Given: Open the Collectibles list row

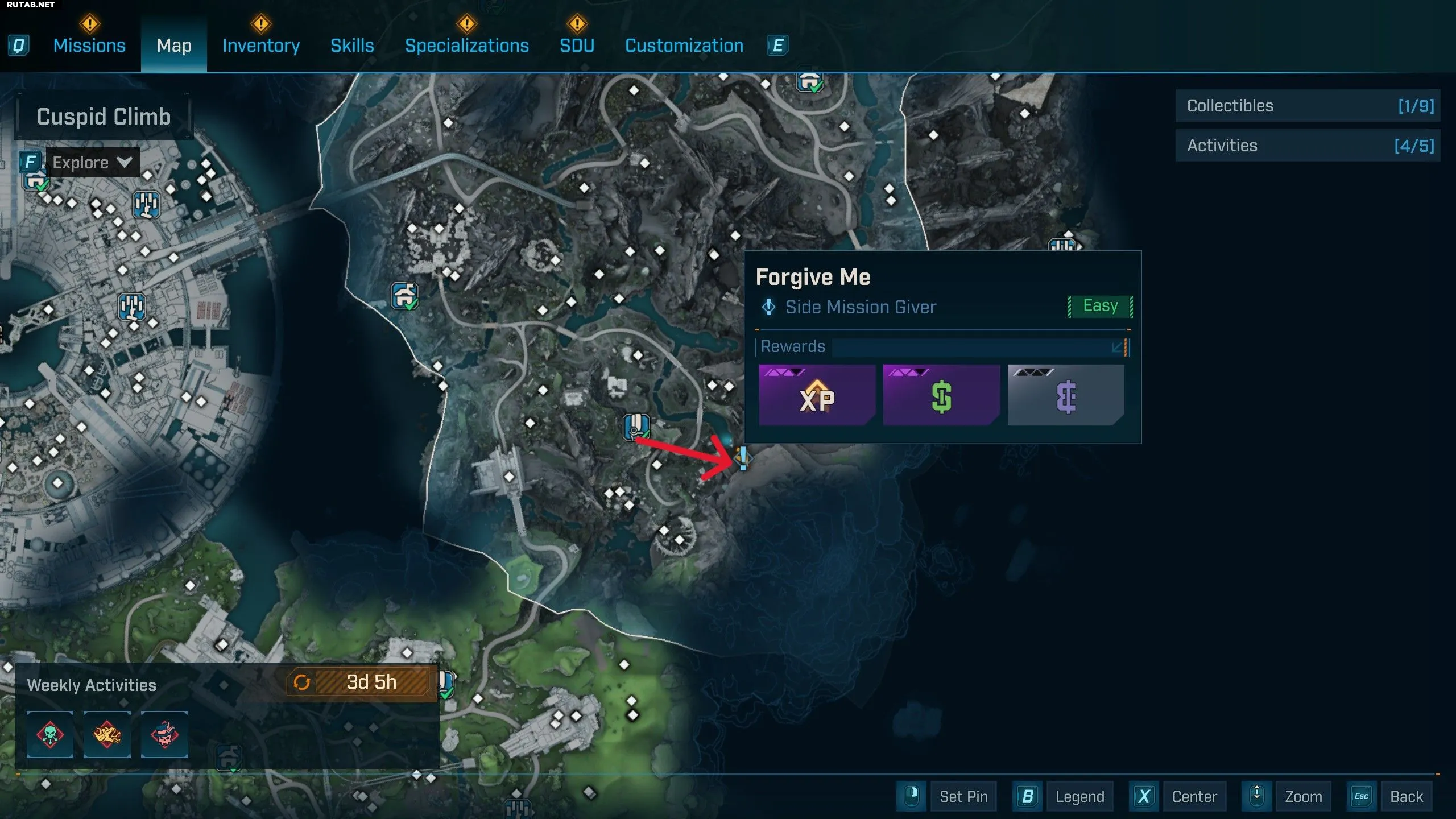Looking at the screenshot, I should point(1308,106).
